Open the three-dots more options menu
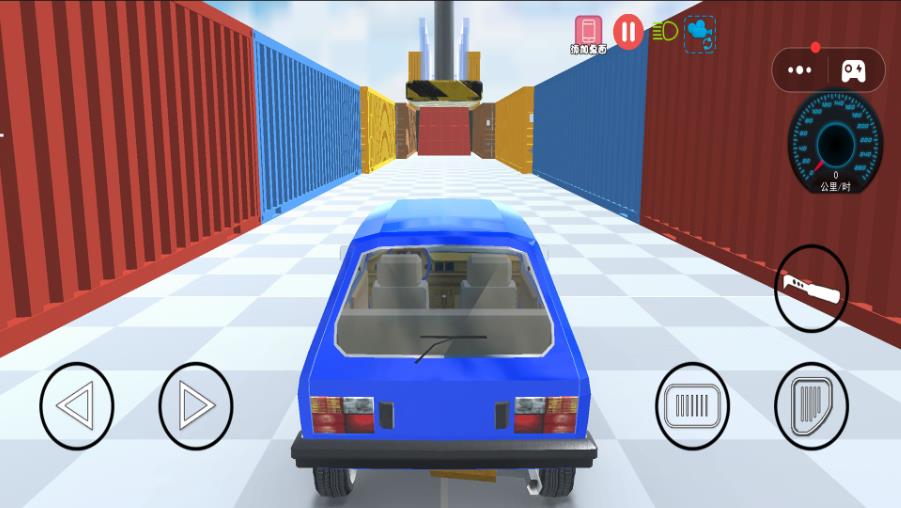Image resolution: width=901 pixels, height=508 pixels. [800, 70]
